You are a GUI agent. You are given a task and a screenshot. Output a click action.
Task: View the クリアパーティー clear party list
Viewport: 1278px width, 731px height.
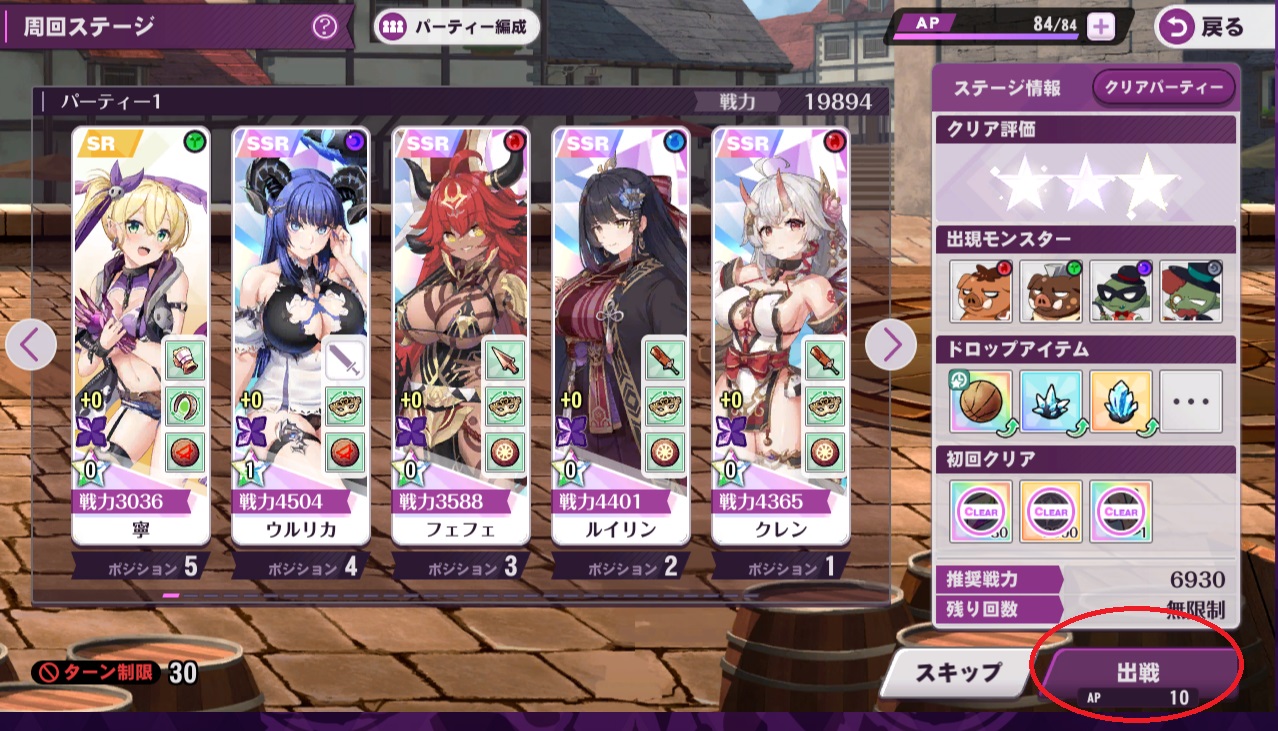click(1164, 88)
